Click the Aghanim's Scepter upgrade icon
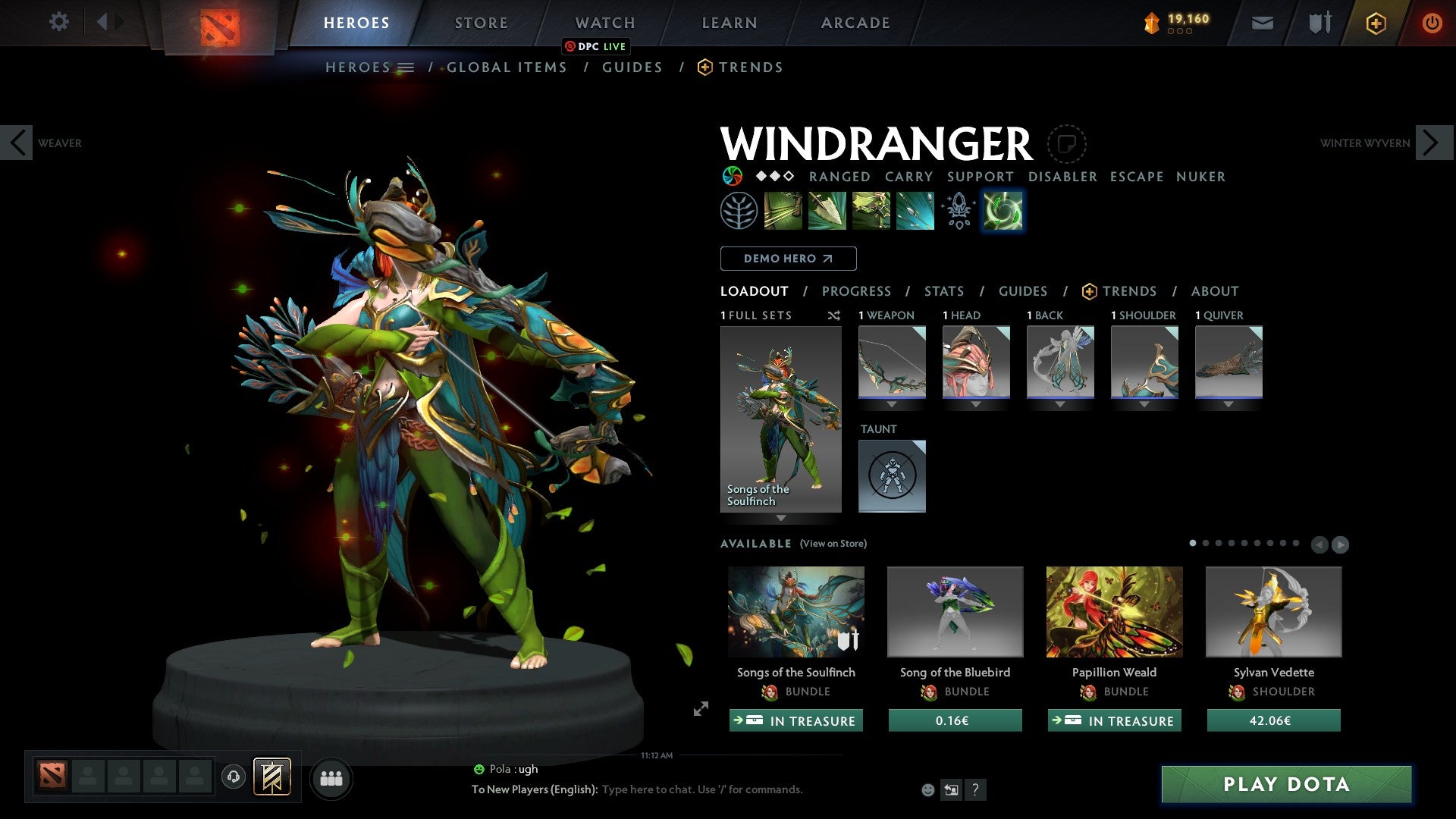This screenshot has height=819, width=1456. coord(958,210)
